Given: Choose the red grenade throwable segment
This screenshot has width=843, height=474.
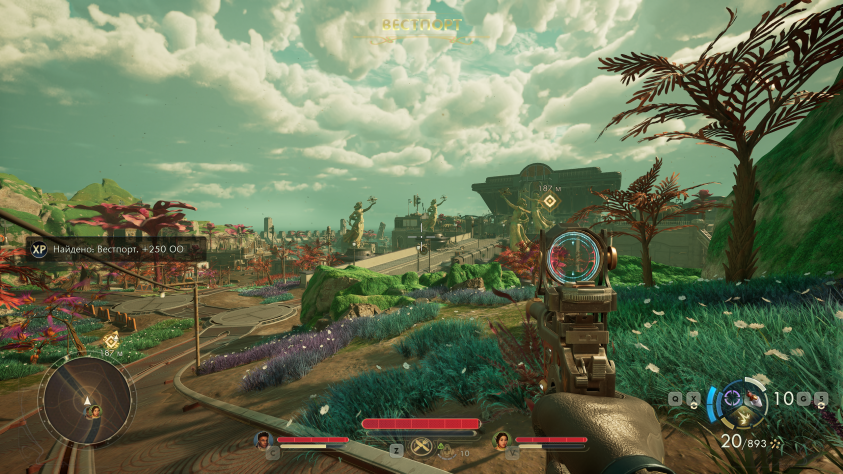Looking at the screenshot, I should coord(756,399).
